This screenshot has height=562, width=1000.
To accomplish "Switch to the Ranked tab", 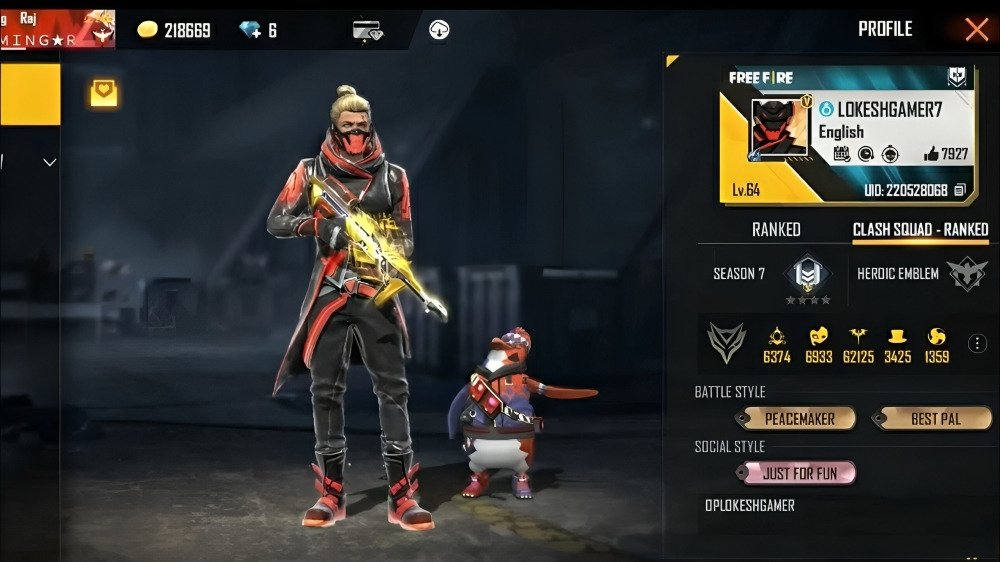I will point(776,229).
